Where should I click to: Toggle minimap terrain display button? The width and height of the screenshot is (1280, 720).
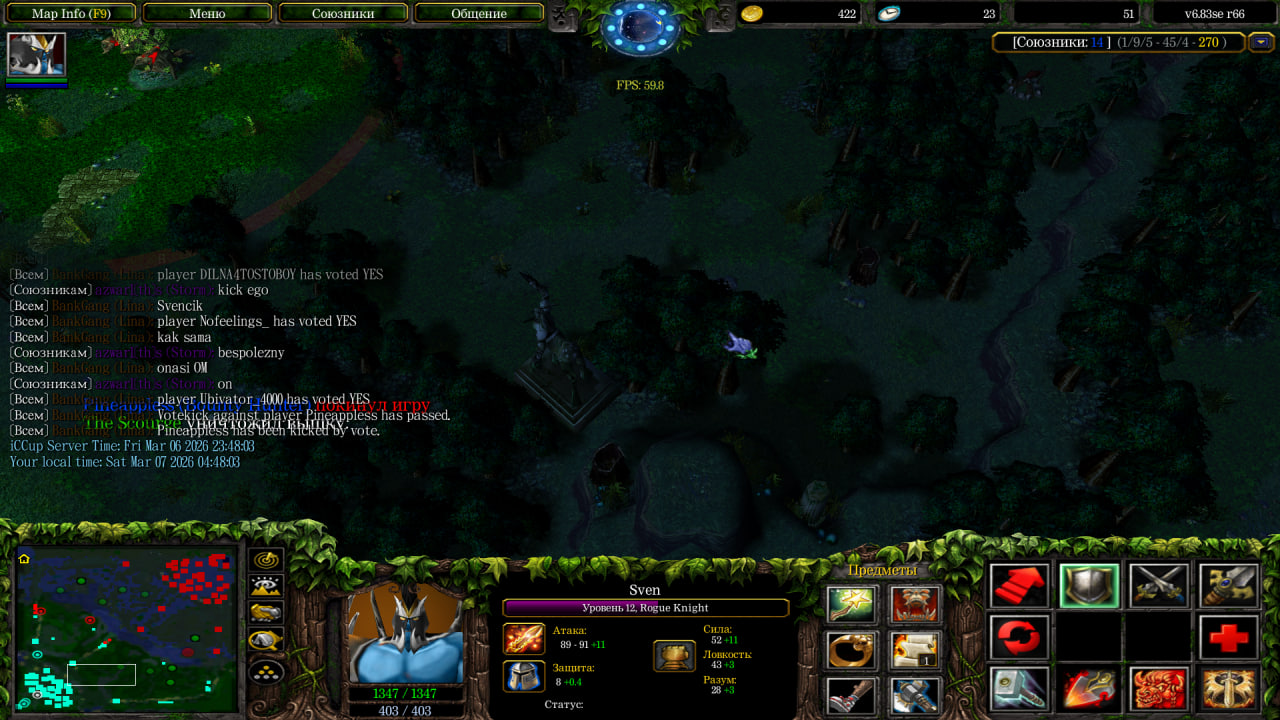[267, 587]
